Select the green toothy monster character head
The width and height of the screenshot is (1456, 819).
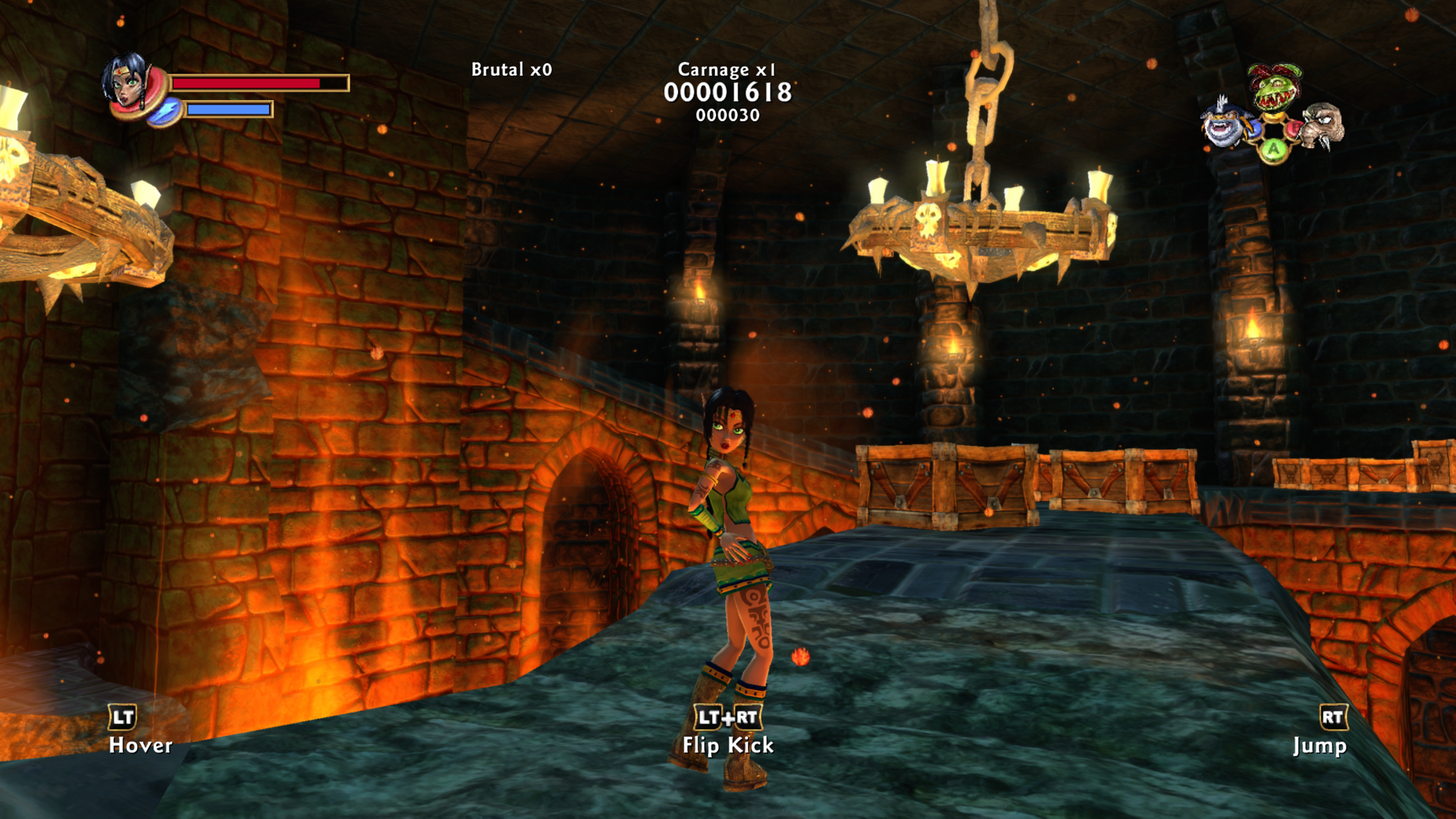tap(1275, 87)
